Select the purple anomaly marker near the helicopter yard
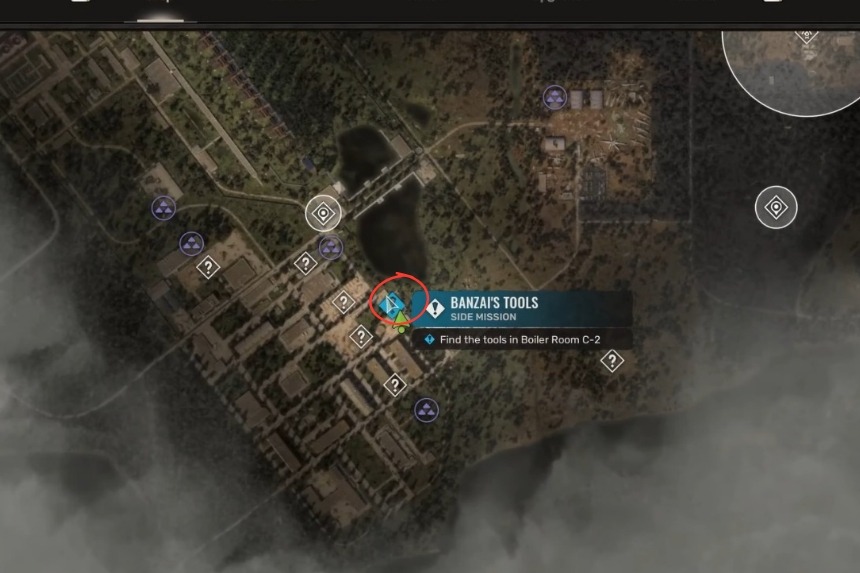This screenshot has height=573, width=860. 555,97
